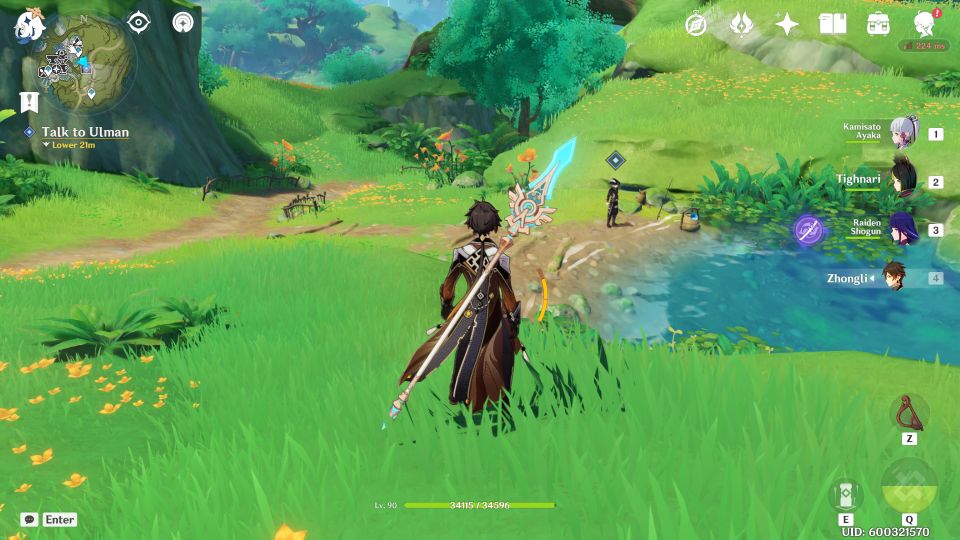960x540 pixels.
Task: Open the quest log banner icon
Action: pos(28,102)
